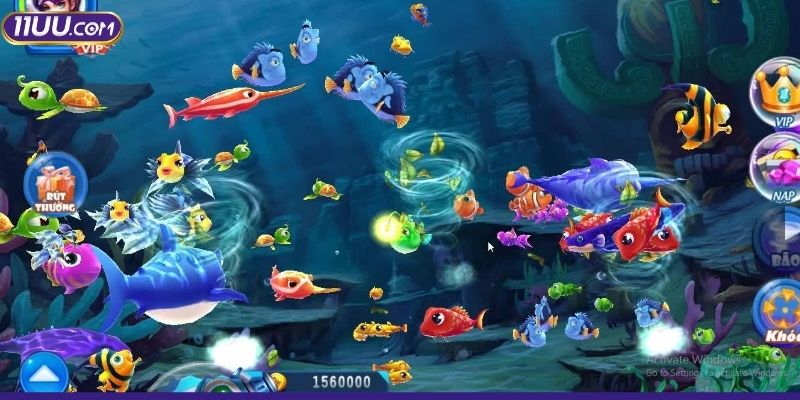Click the 11UU.COM logo badge
This screenshot has height=400, width=800.
pyautogui.click(x=60, y=26)
